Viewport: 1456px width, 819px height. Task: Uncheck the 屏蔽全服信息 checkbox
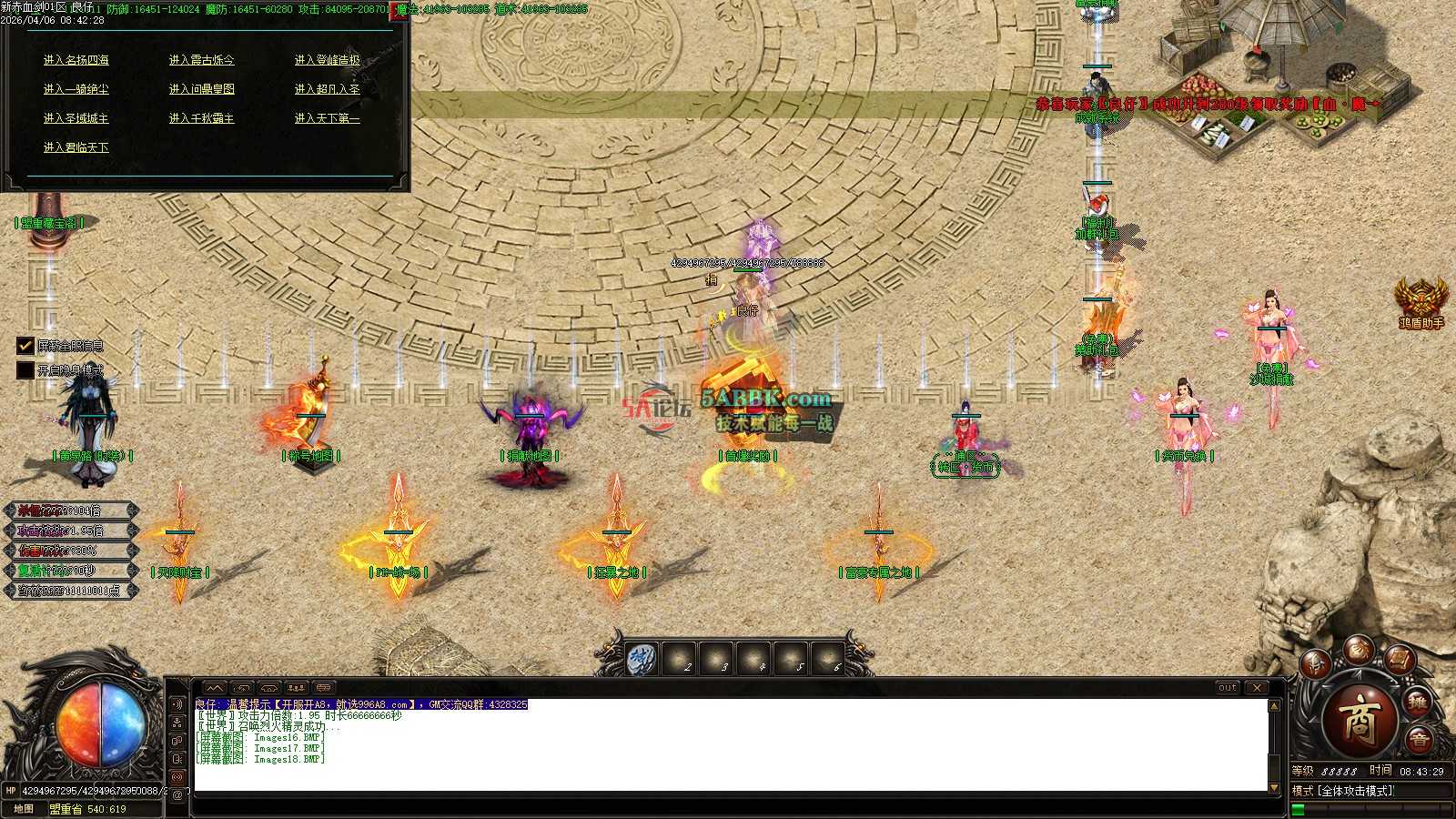pos(25,346)
